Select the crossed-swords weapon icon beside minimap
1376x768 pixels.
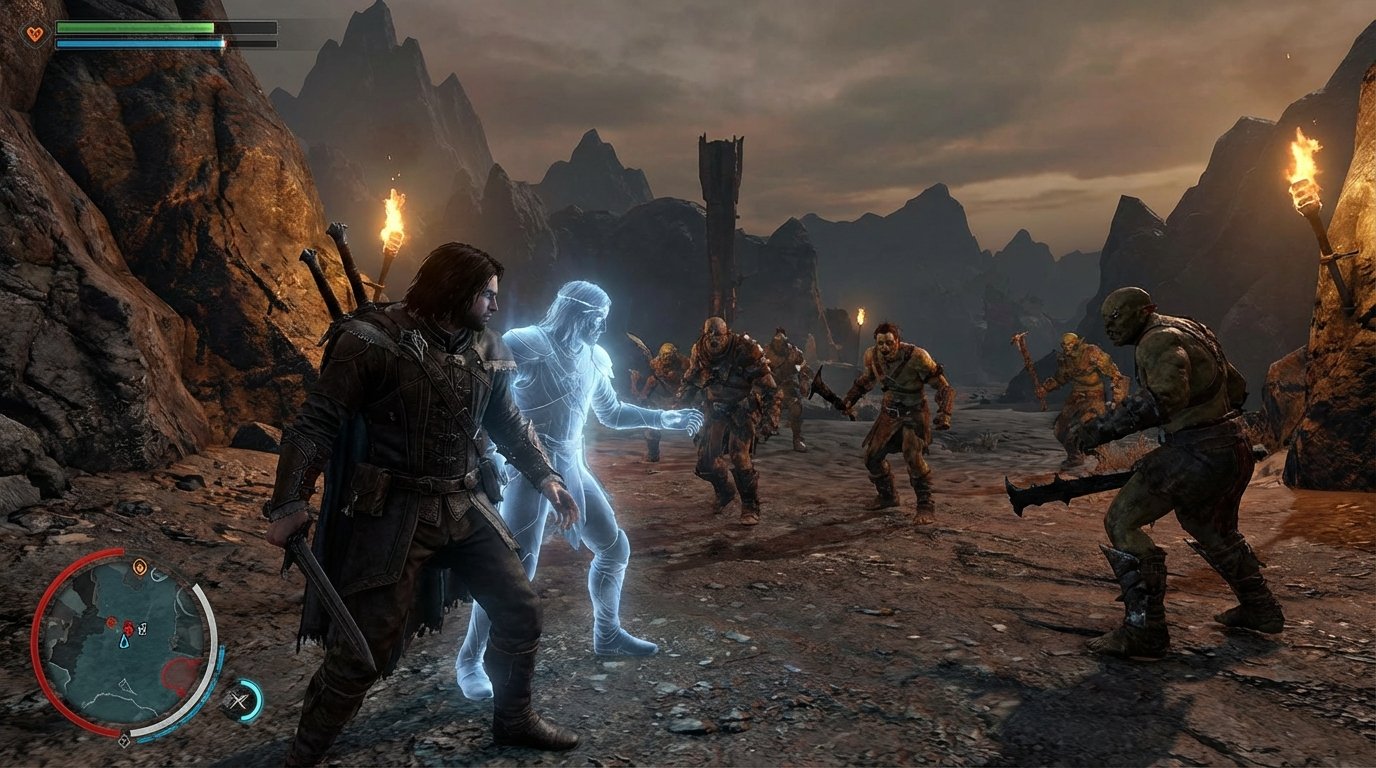(240, 700)
